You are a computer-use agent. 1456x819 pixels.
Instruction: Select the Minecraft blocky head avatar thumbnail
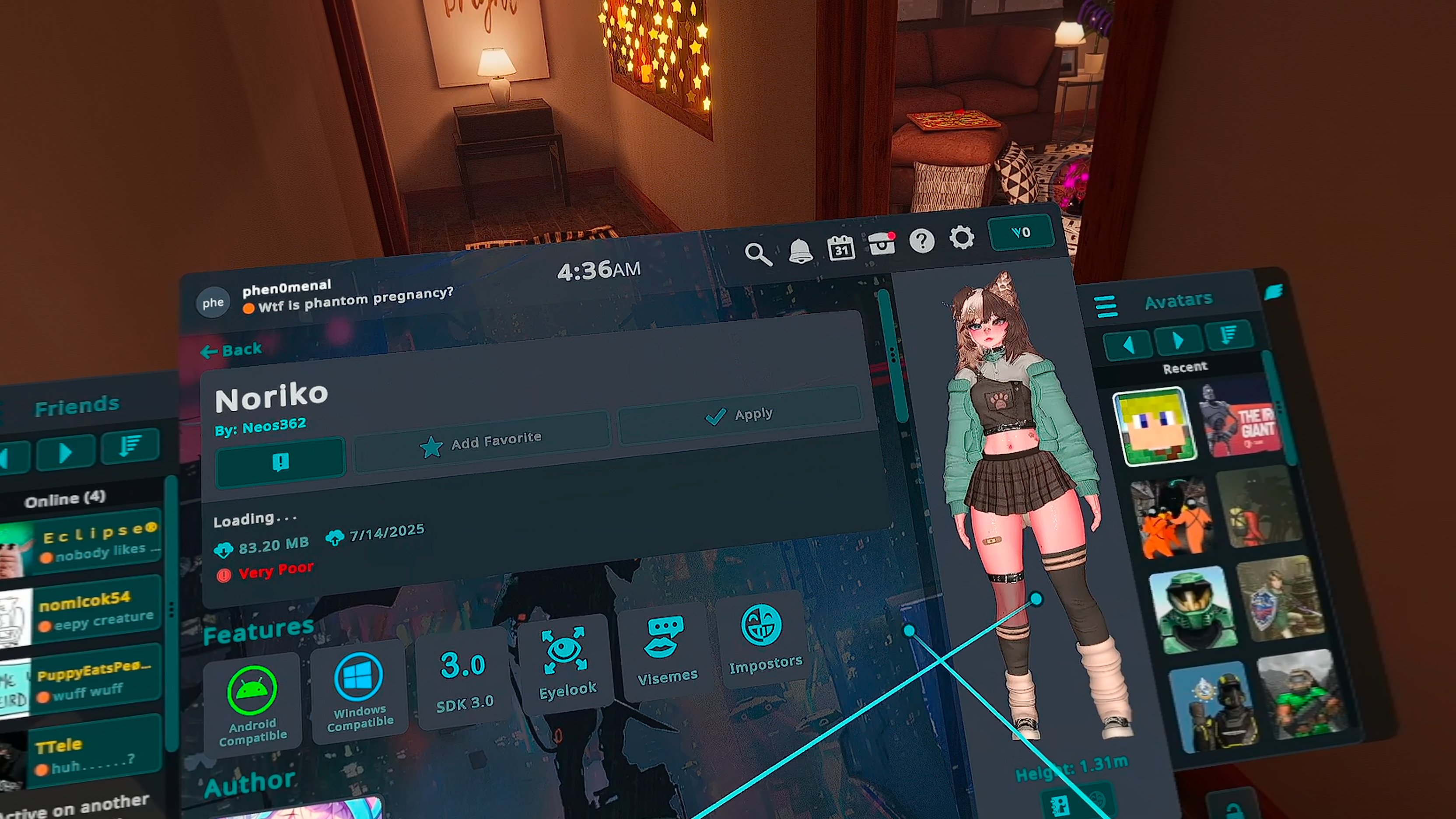(1155, 426)
